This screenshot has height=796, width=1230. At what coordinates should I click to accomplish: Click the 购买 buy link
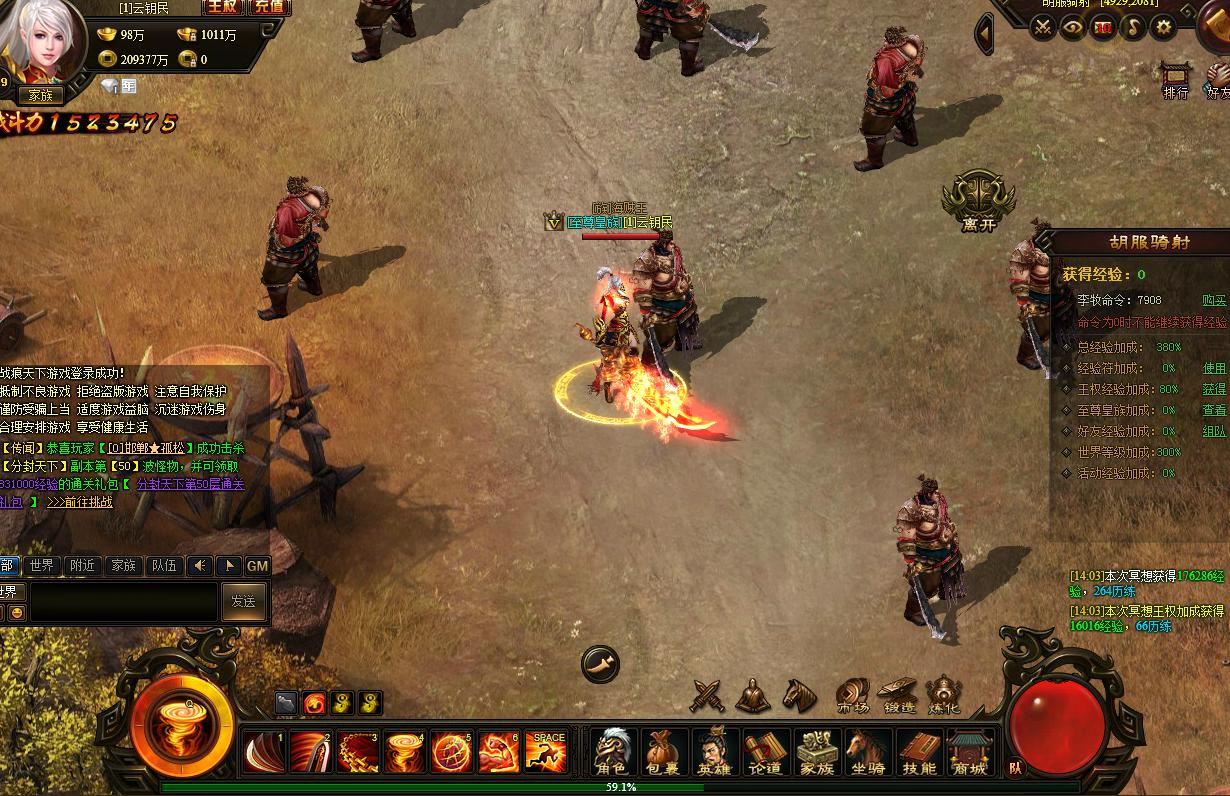coord(1214,300)
